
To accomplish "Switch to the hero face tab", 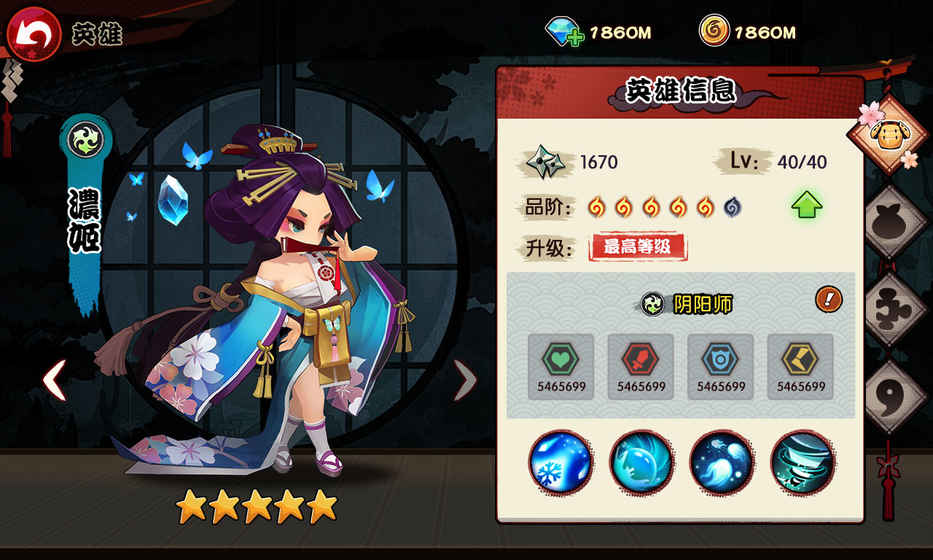I will point(884,135).
